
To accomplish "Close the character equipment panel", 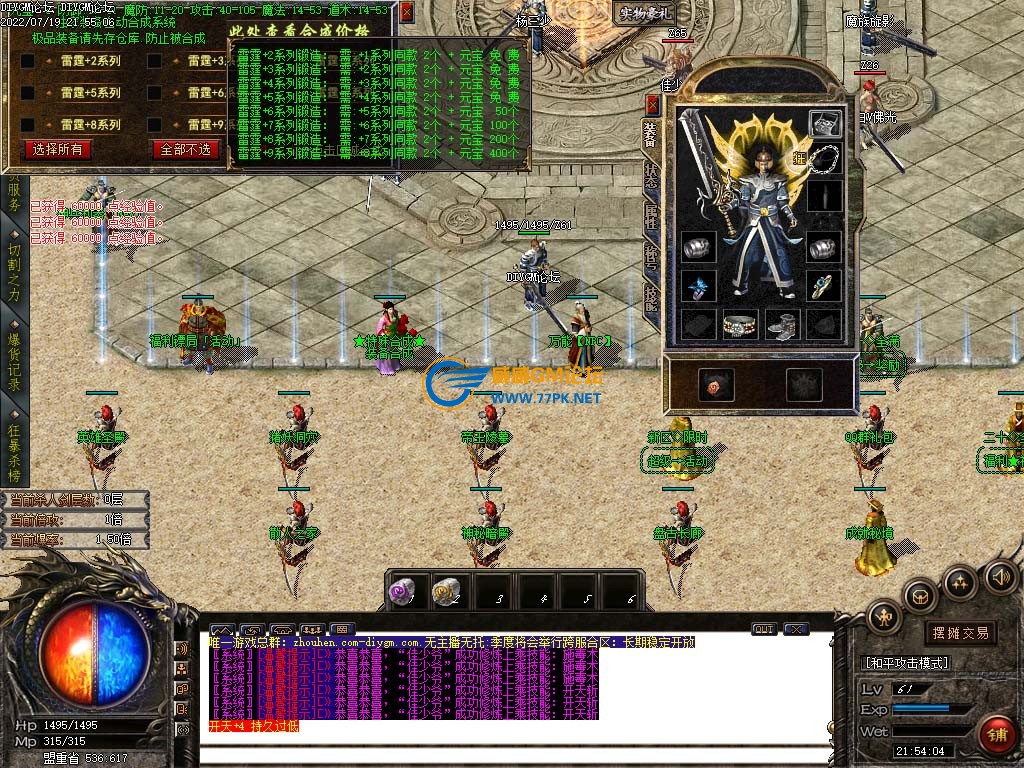I will (653, 103).
